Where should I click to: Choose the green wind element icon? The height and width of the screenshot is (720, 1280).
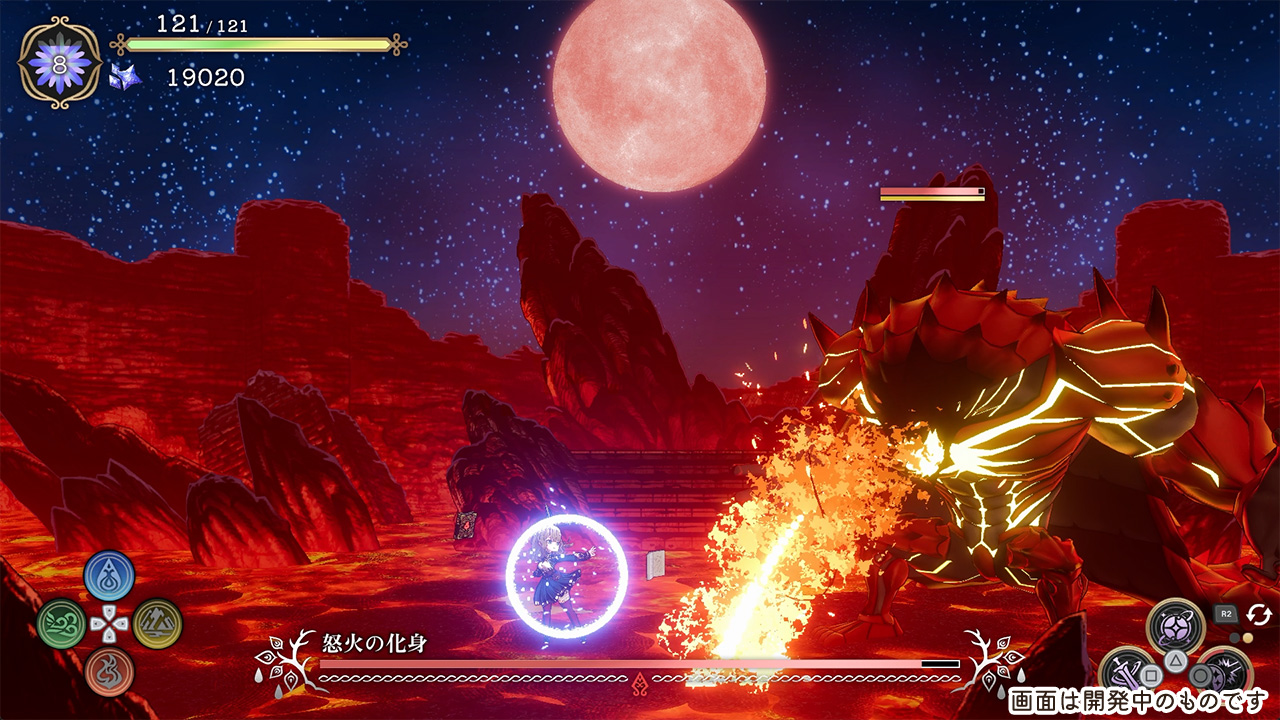[x=62, y=624]
